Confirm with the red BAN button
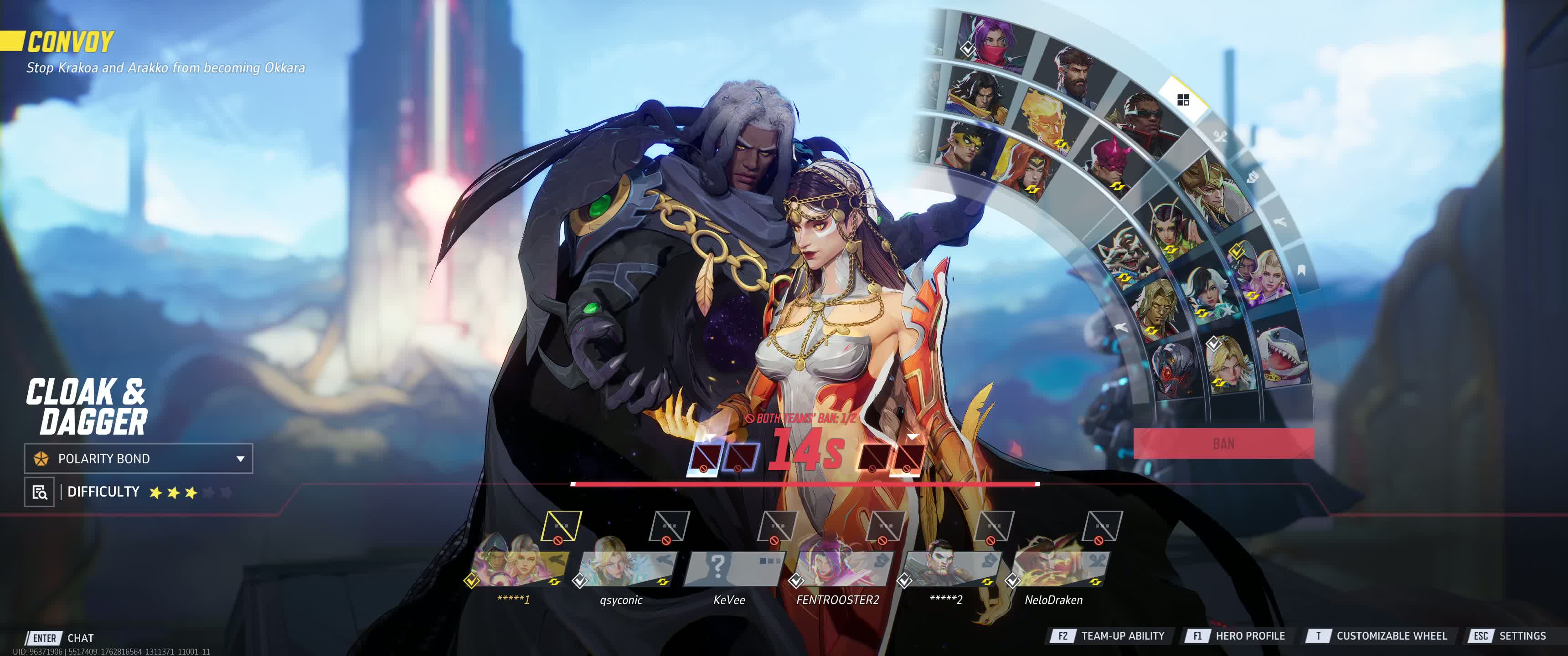Image resolution: width=1568 pixels, height=656 pixels. pos(1223,443)
